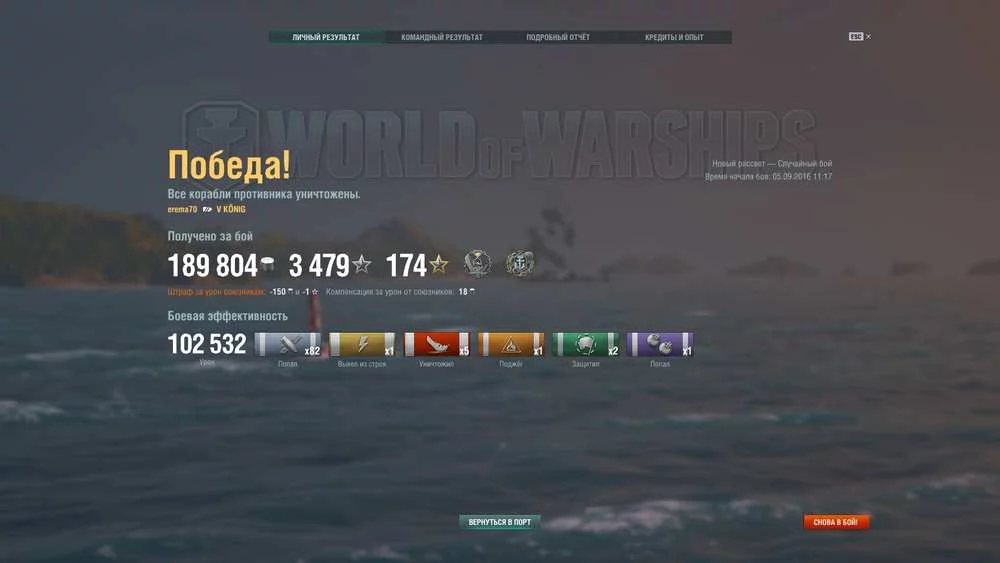Click the red Уничтожил ribbon
This screenshot has height=563, width=1000.
436,345
